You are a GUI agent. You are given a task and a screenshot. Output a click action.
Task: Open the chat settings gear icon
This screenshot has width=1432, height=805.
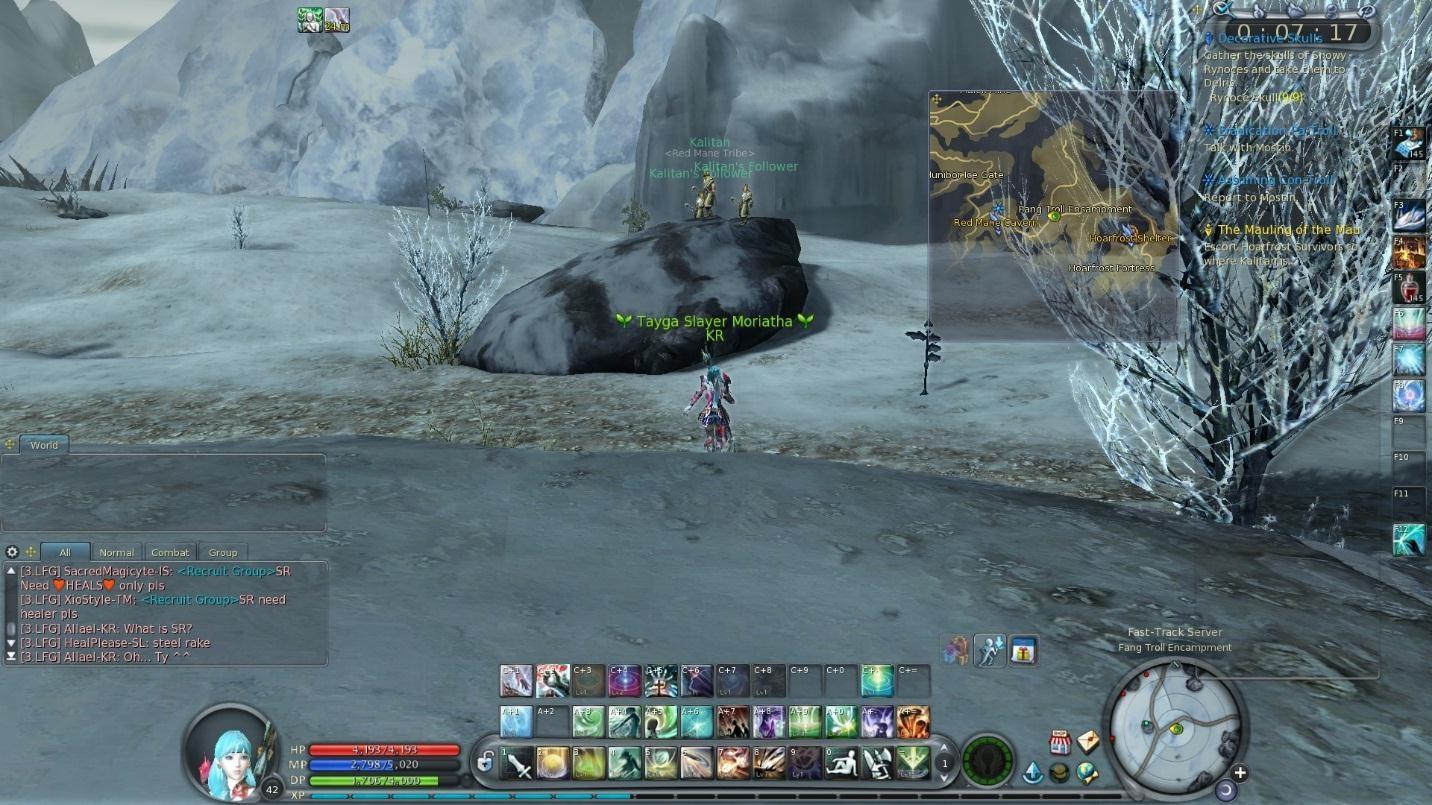[x=12, y=552]
